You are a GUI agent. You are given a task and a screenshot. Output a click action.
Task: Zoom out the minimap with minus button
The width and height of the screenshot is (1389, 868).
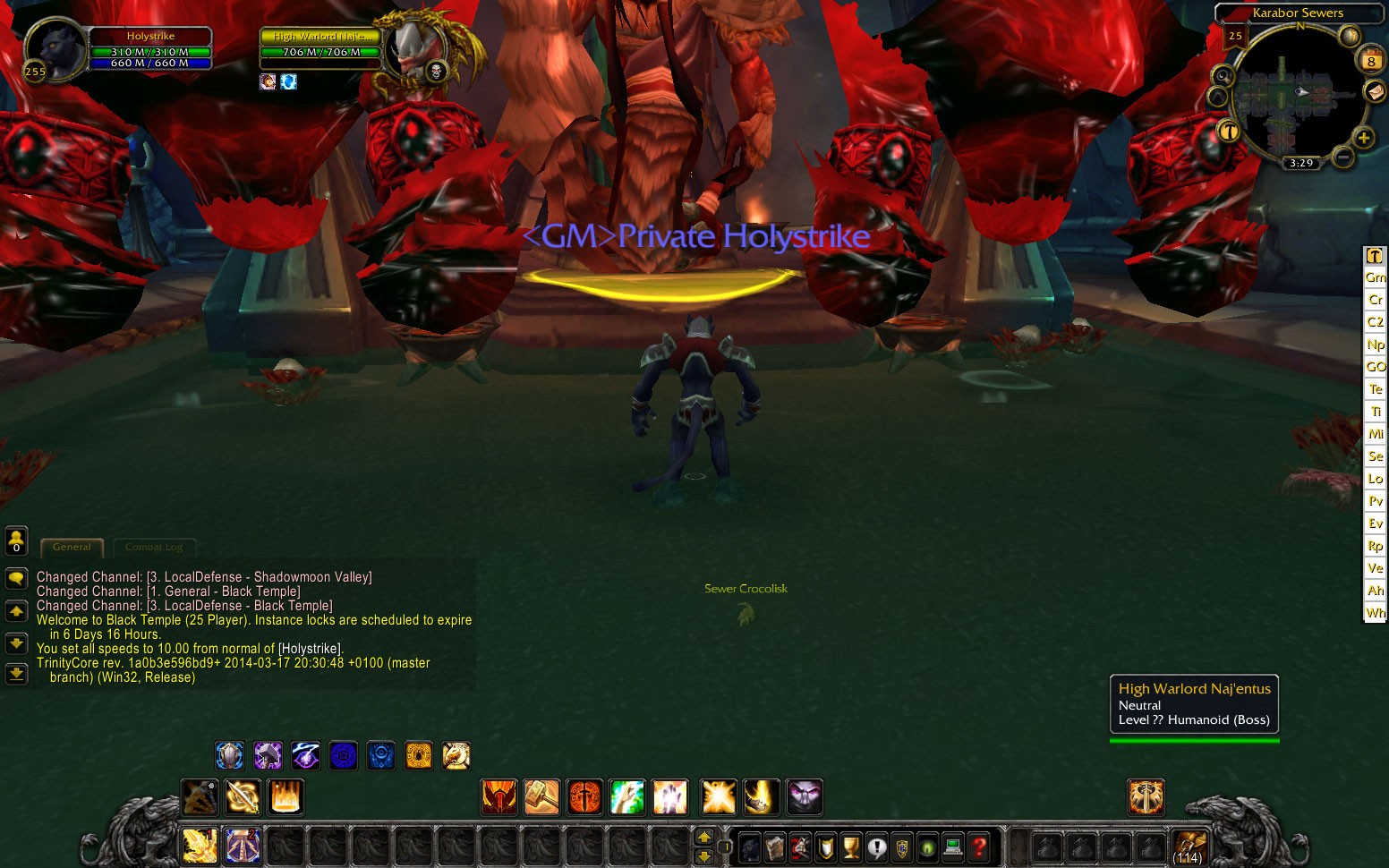[x=1342, y=157]
